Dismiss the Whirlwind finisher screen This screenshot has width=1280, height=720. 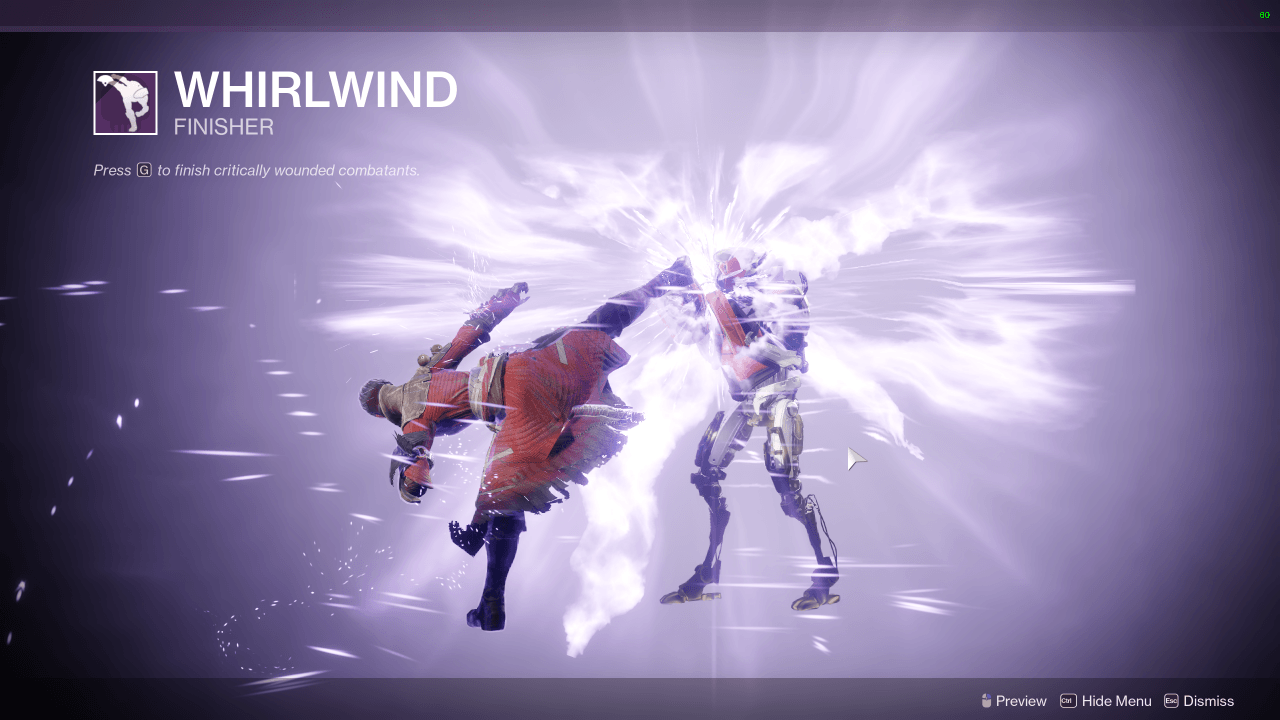click(1210, 701)
